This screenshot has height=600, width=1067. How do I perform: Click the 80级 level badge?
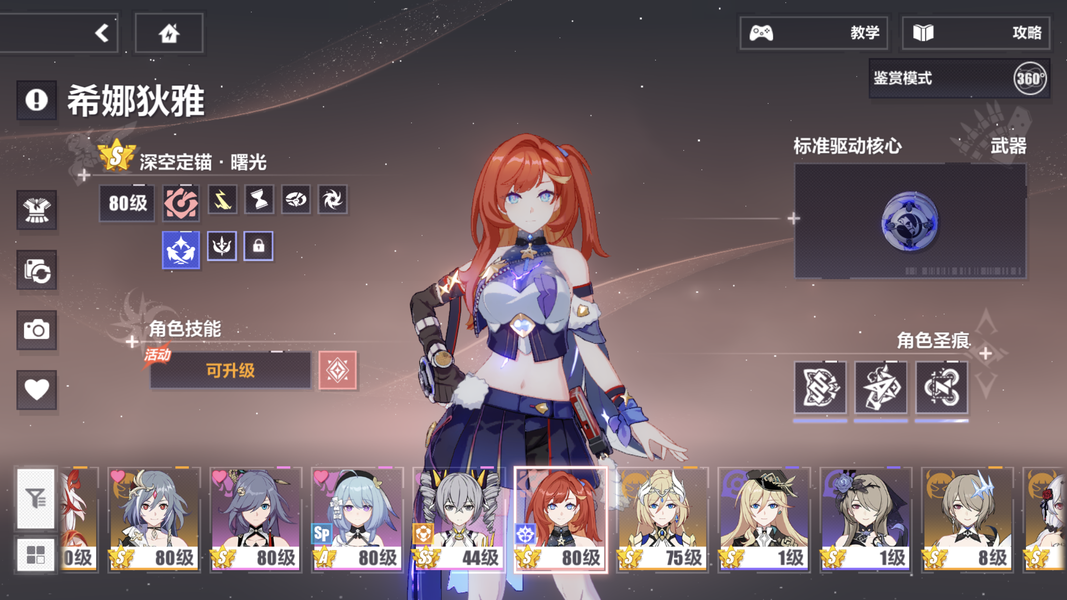[x=127, y=203]
